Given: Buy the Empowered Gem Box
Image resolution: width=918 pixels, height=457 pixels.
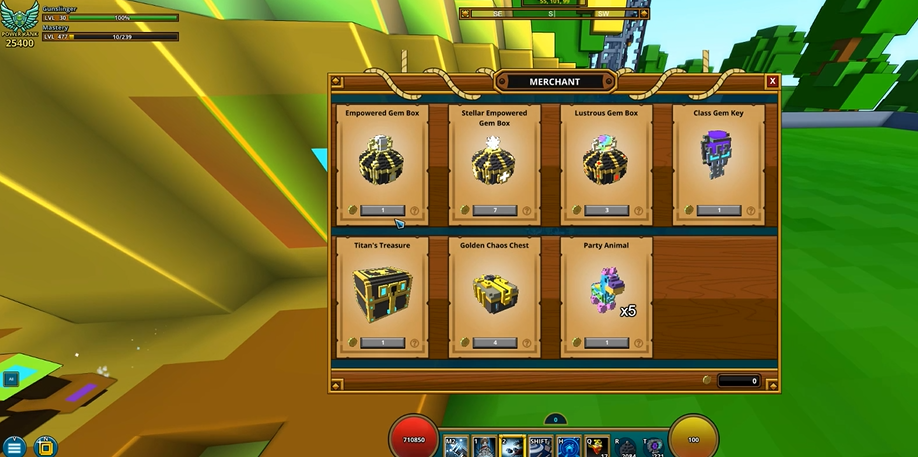Looking at the screenshot, I should pyautogui.click(x=383, y=211).
